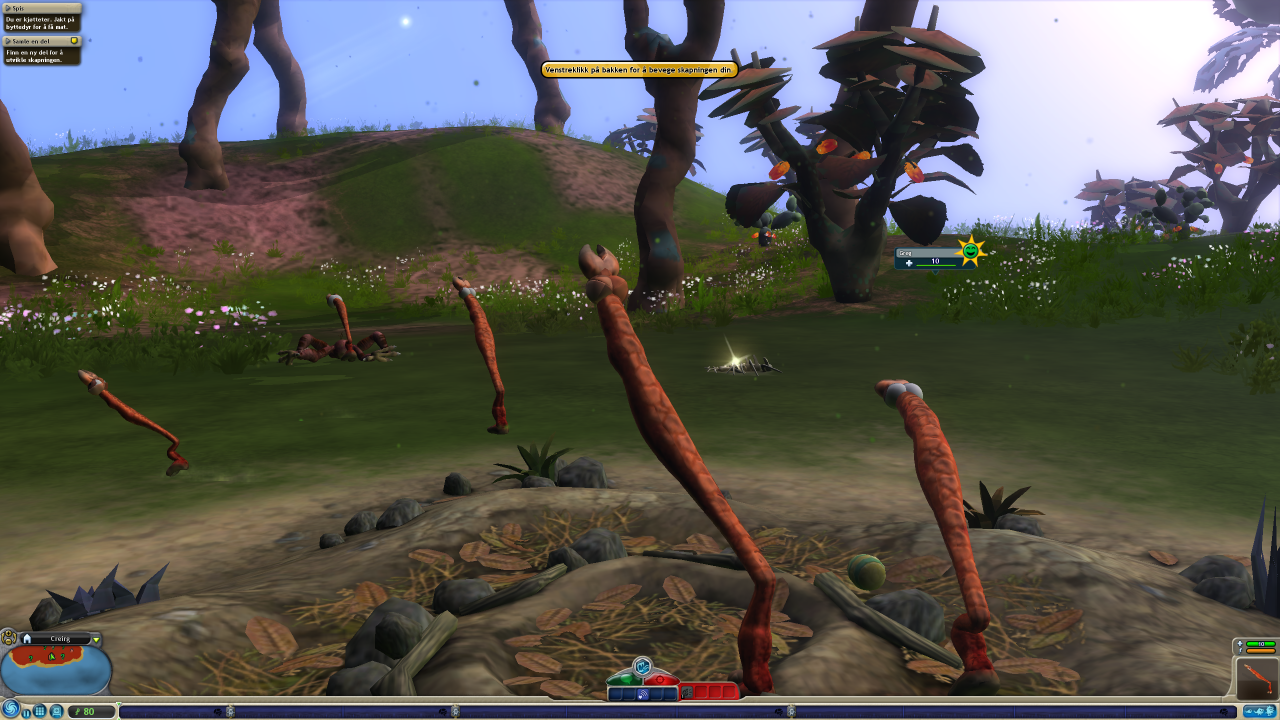Click the stage goal icon ending the progress bar
Screen dimensions: 1280x720
[1257, 711]
